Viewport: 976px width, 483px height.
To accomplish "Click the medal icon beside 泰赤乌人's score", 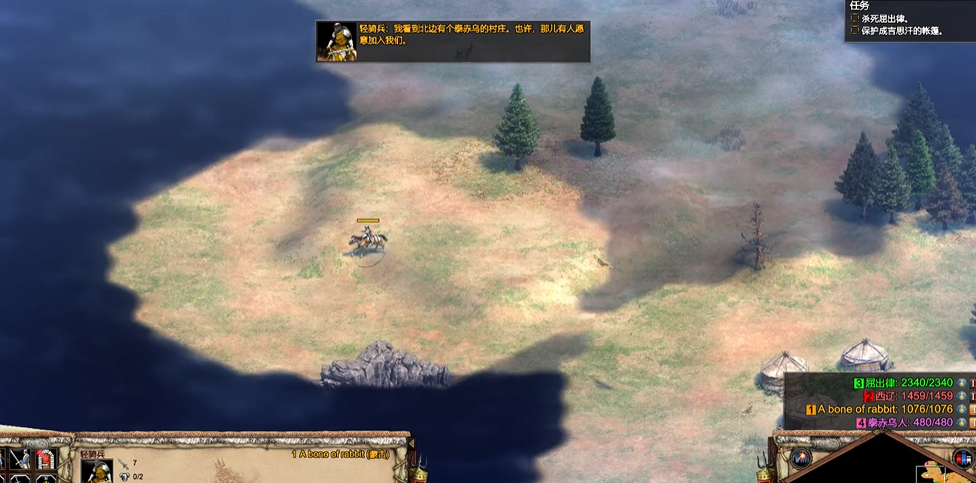I will (961, 423).
